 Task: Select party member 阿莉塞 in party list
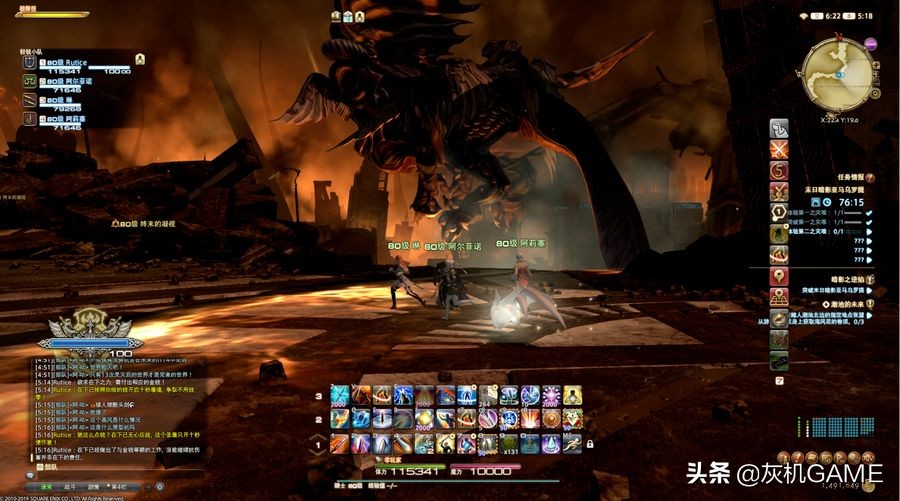[70, 119]
